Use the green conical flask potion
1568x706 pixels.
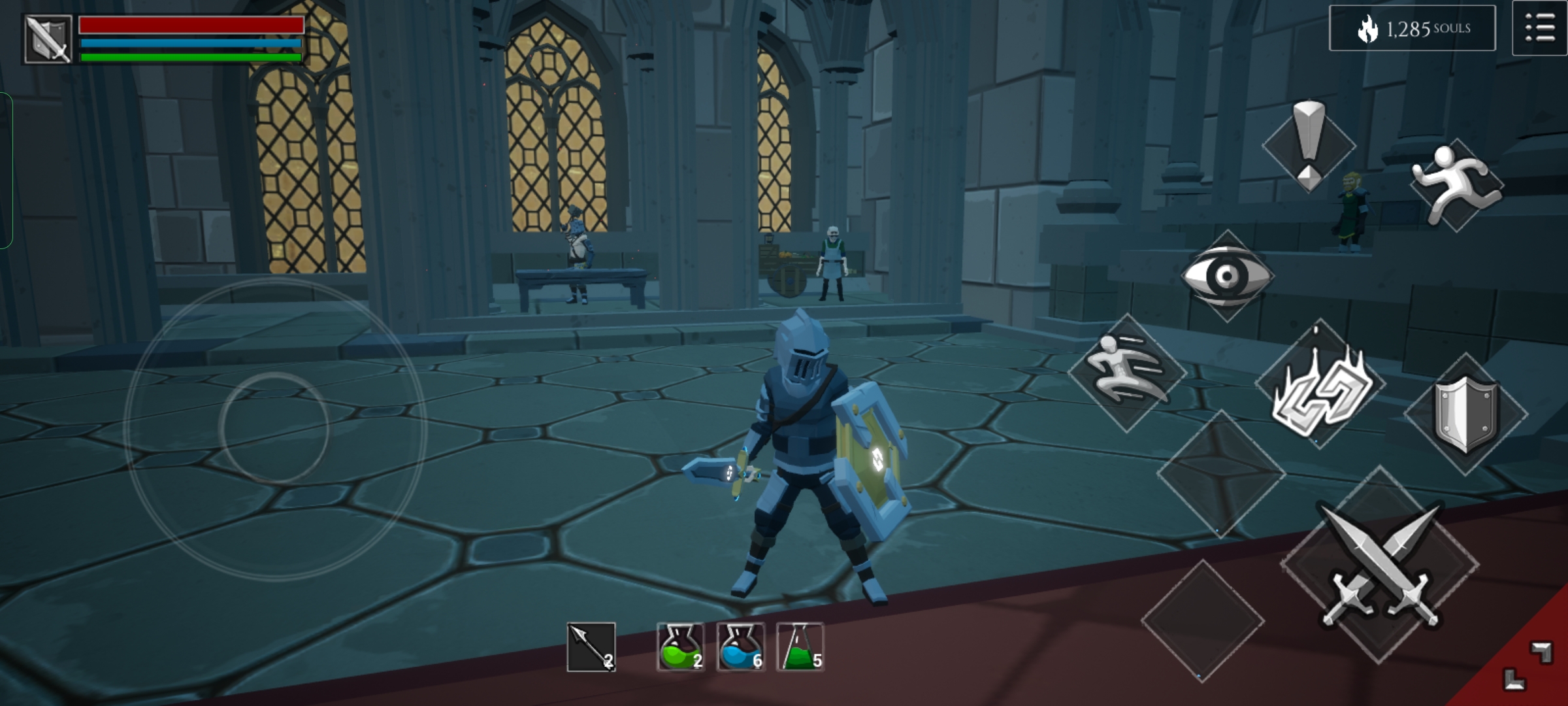[x=800, y=647]
